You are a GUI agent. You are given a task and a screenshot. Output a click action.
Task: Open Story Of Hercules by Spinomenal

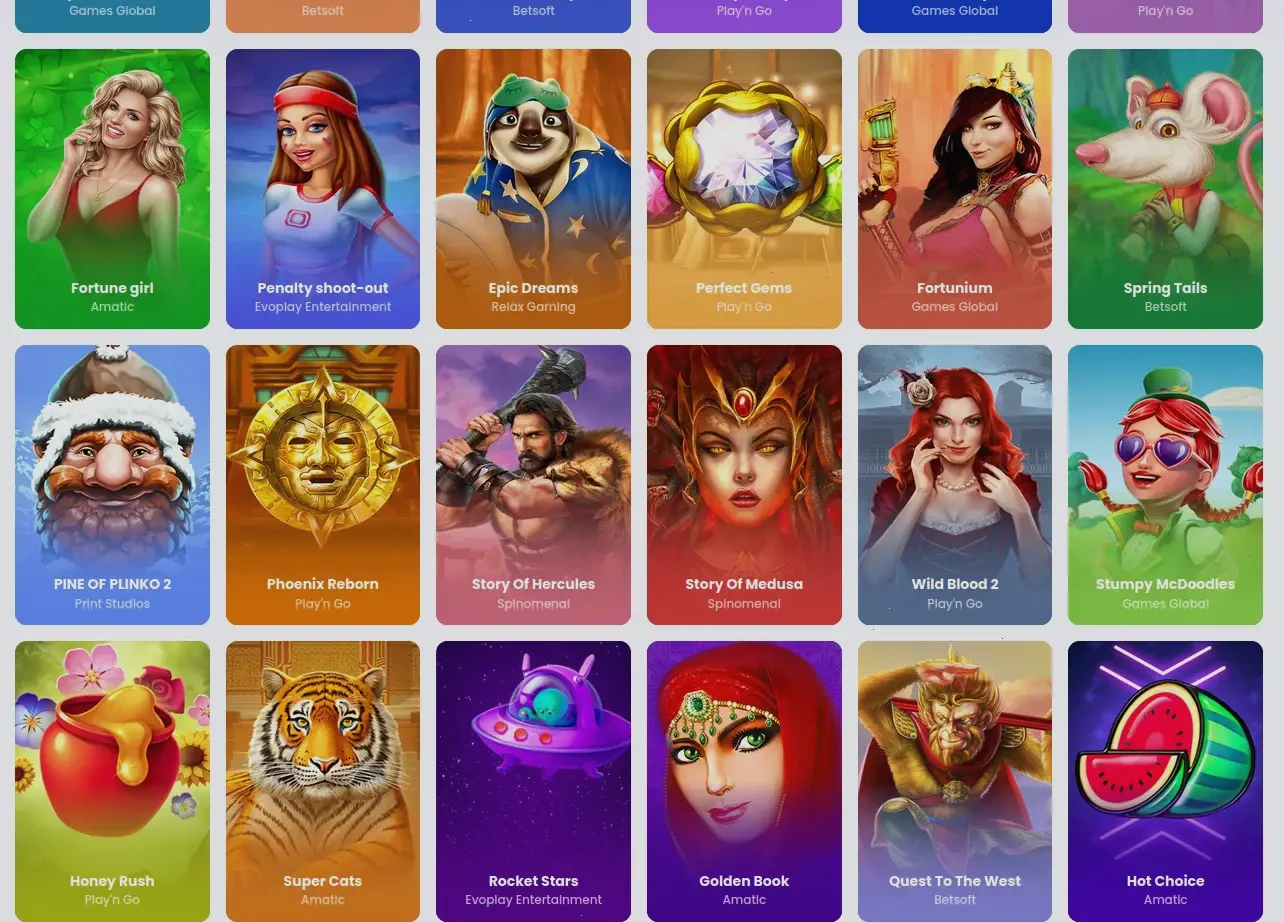click(533, 485)
